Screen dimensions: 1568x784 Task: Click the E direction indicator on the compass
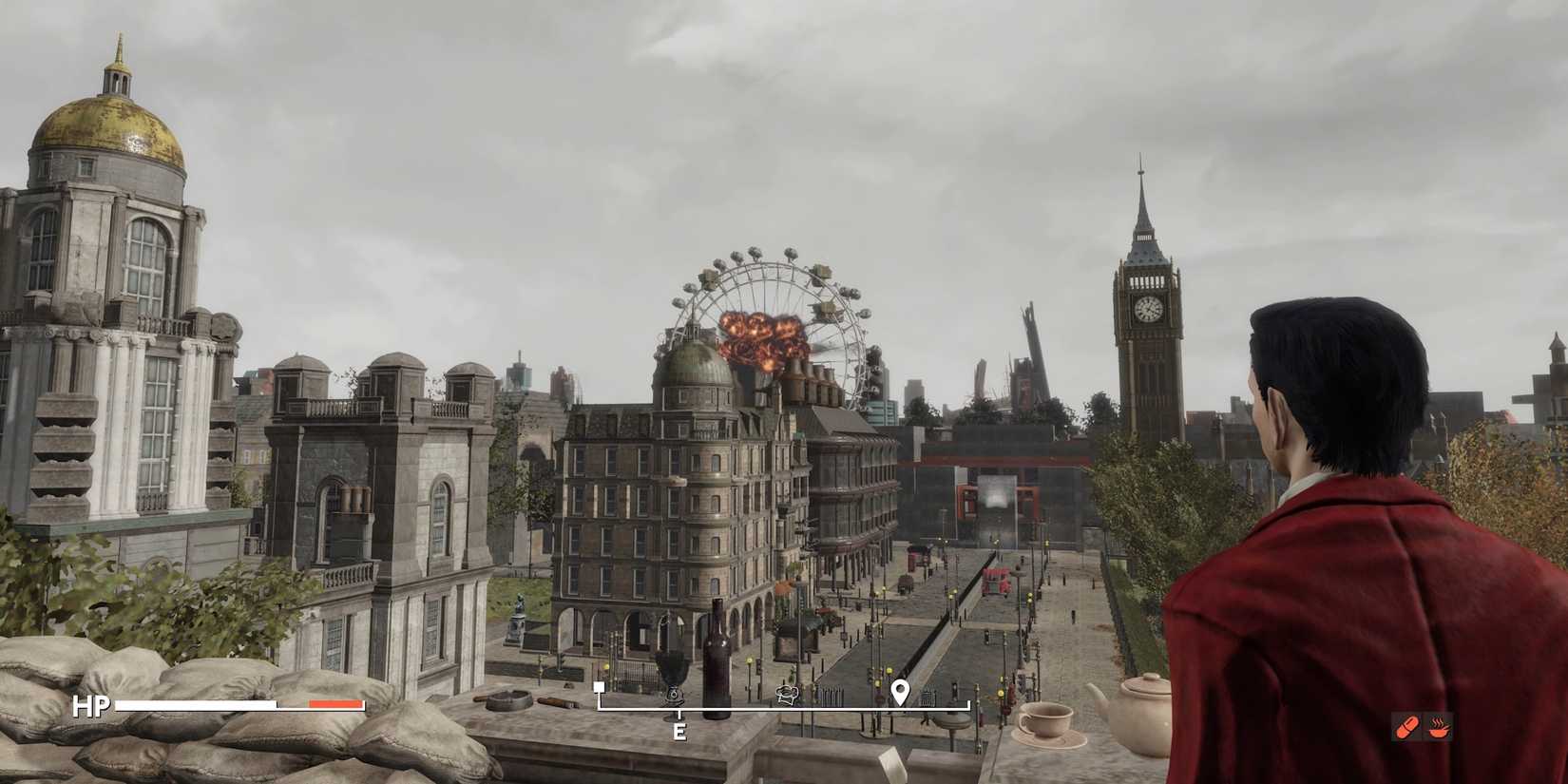(x=680, y=730)
